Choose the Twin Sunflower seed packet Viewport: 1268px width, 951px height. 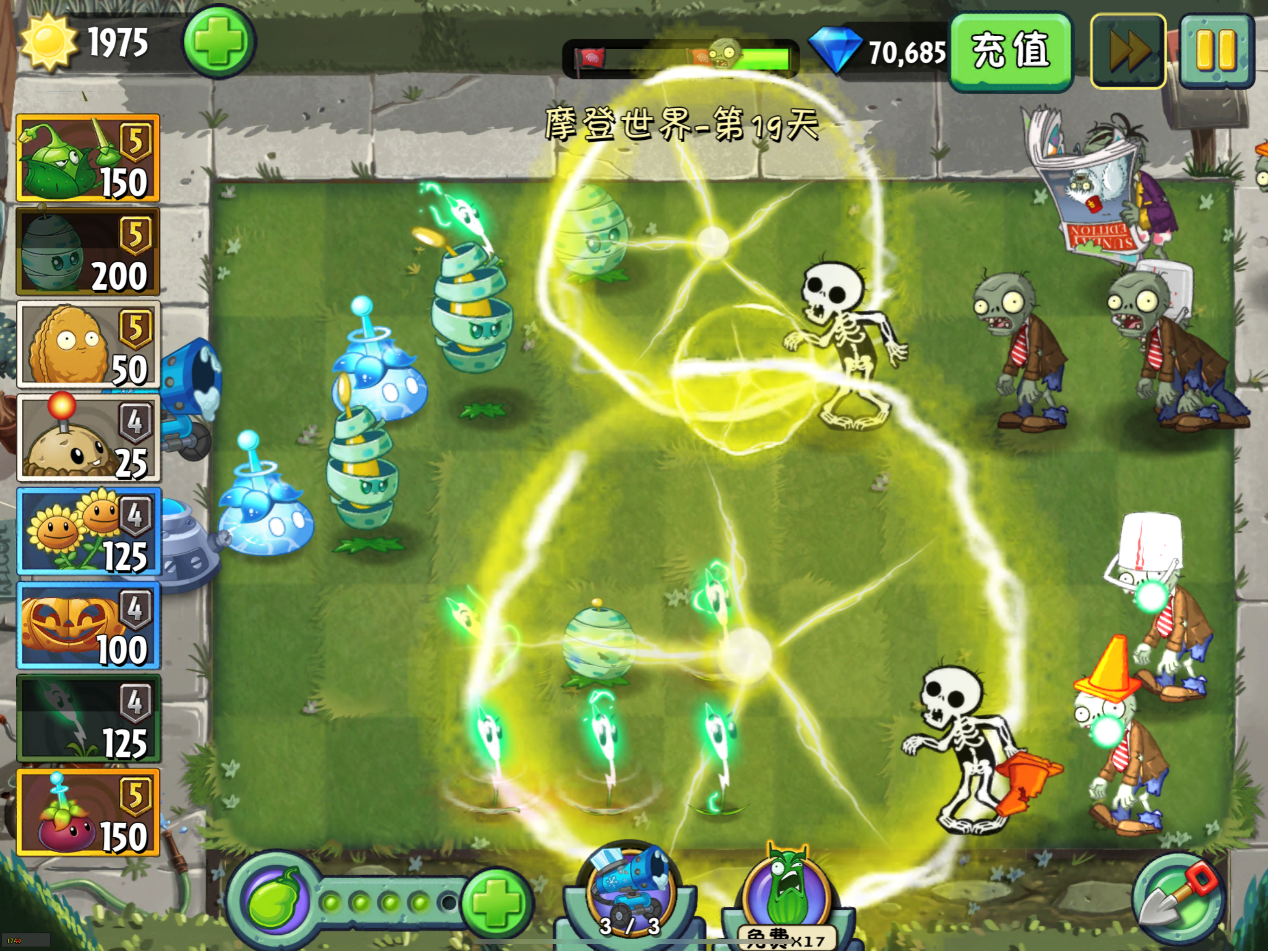(x=88, y=531)
